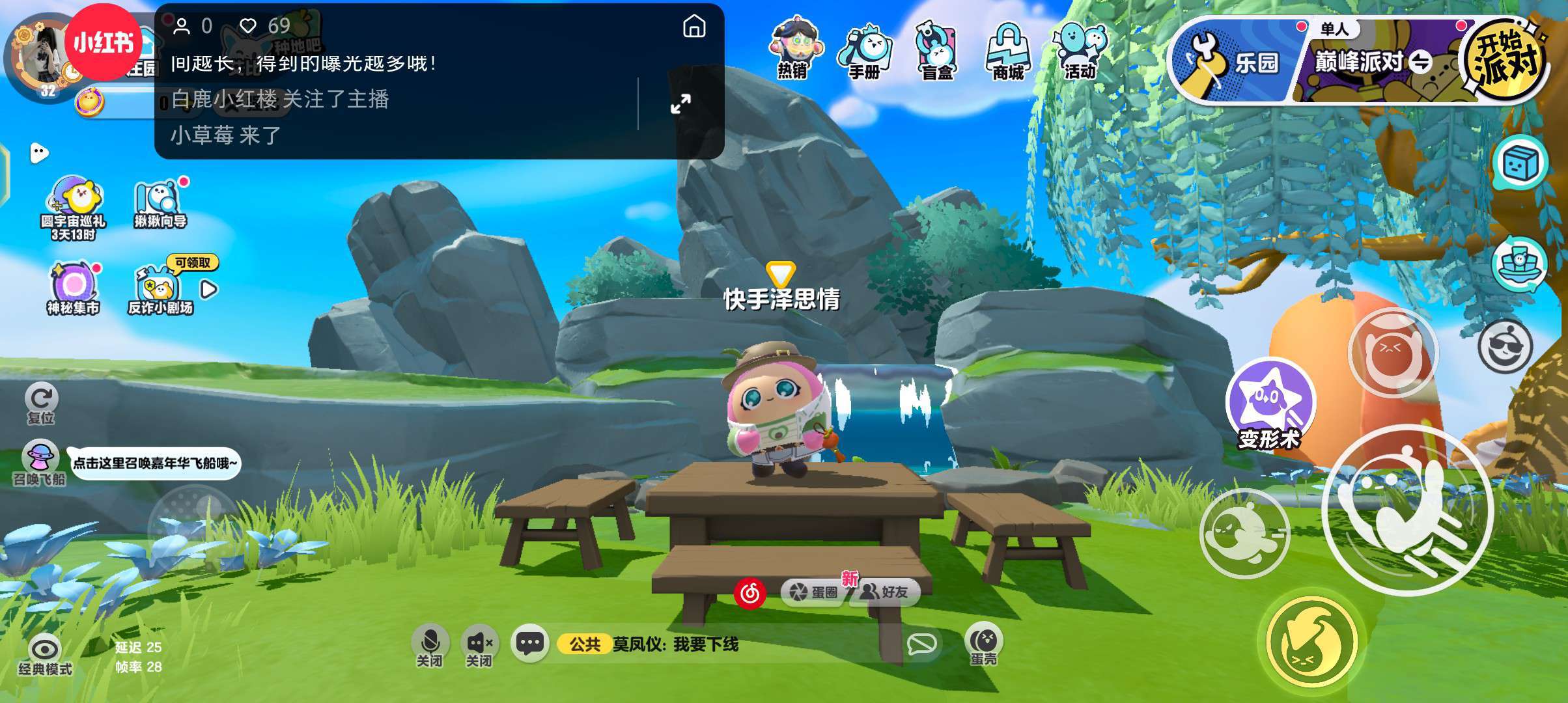1568x703 pixels.
Task: Open the 蛋壳 eggshell menu
Action: pyautogui.click(x=983, y=644)
